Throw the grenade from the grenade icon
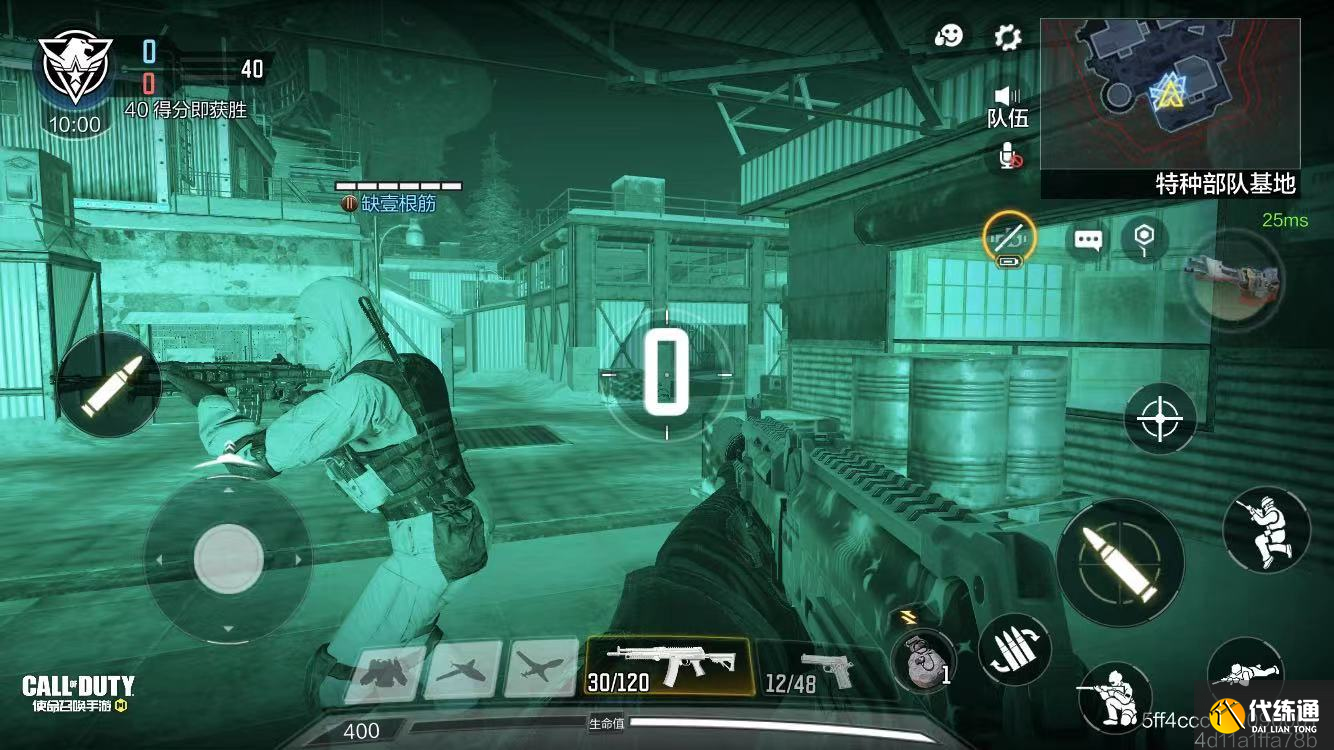The height and width of the screenshot is (750, 1334). click(x=922, y=662)
